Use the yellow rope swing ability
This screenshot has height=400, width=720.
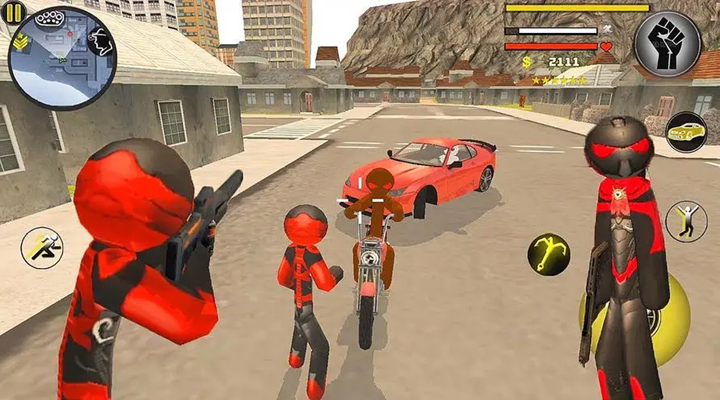point(549,254)
